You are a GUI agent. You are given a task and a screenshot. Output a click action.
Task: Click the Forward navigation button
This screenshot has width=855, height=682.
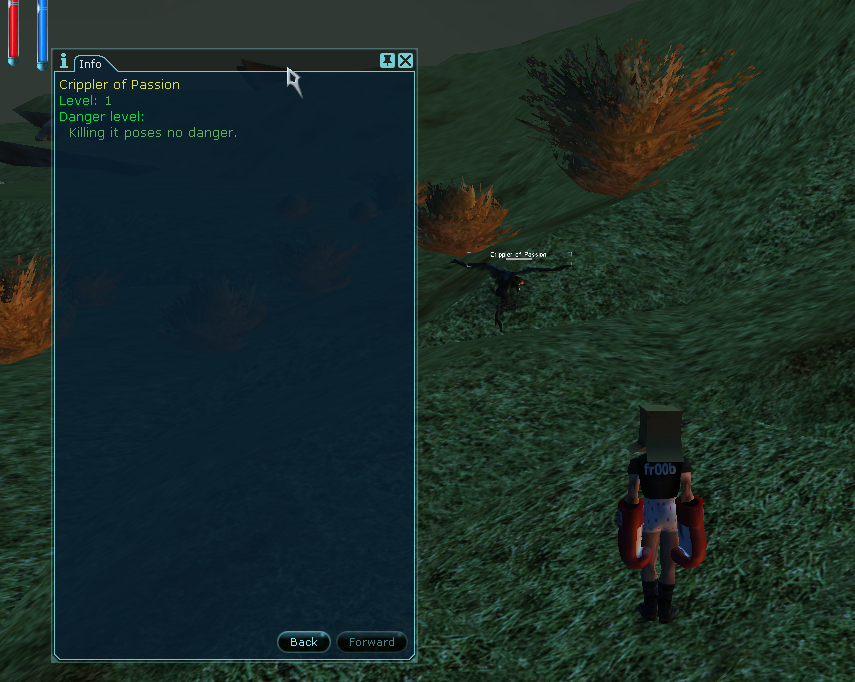point(371,642)
